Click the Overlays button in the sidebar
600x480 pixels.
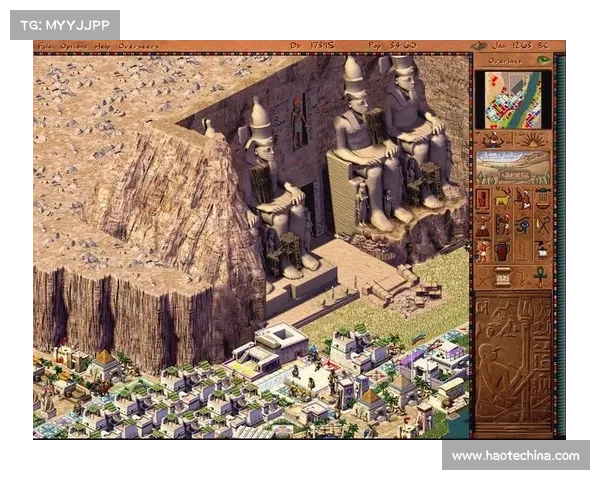[504, 59]
